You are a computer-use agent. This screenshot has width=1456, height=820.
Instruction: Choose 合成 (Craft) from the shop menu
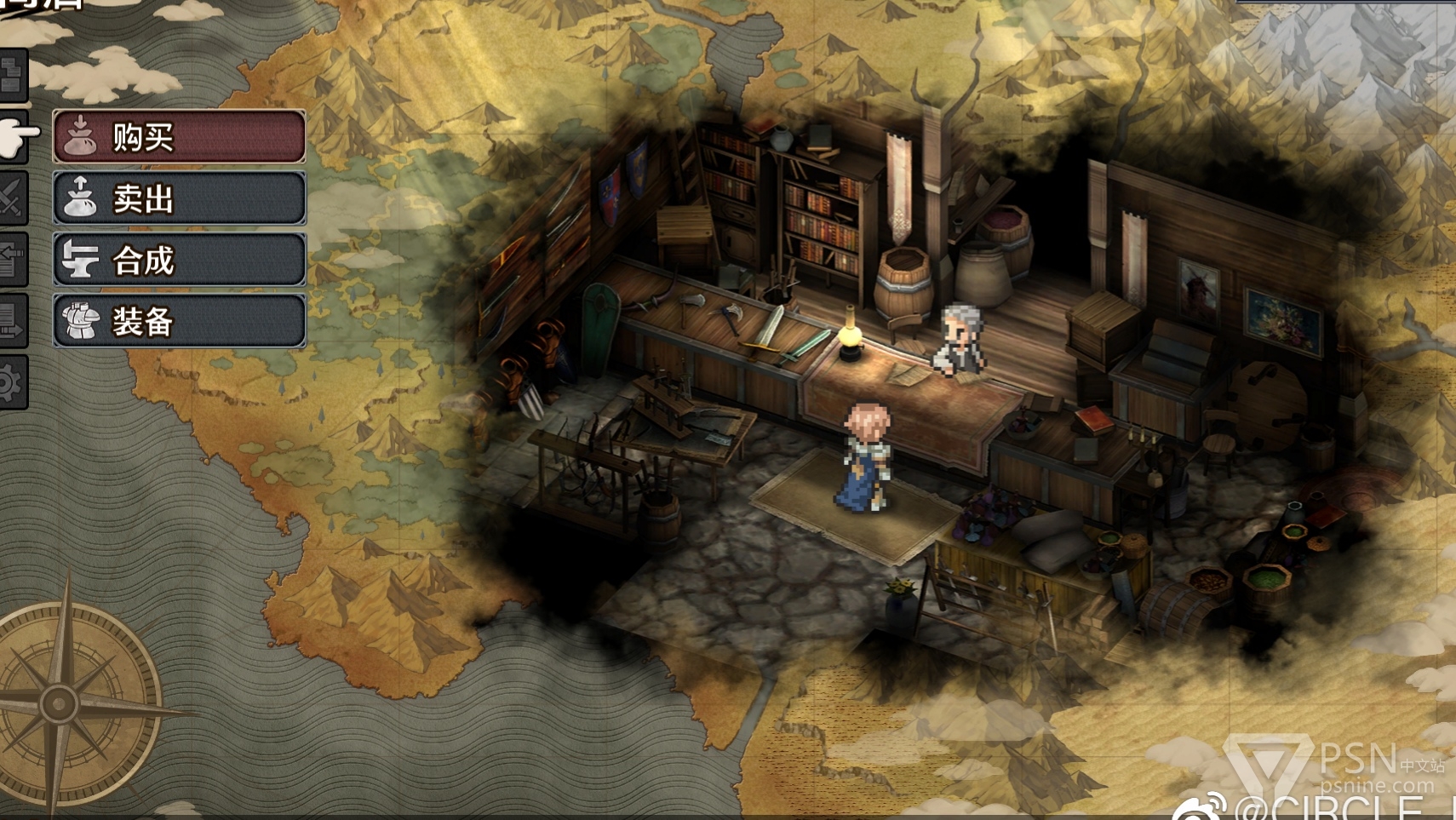(179, 260)
